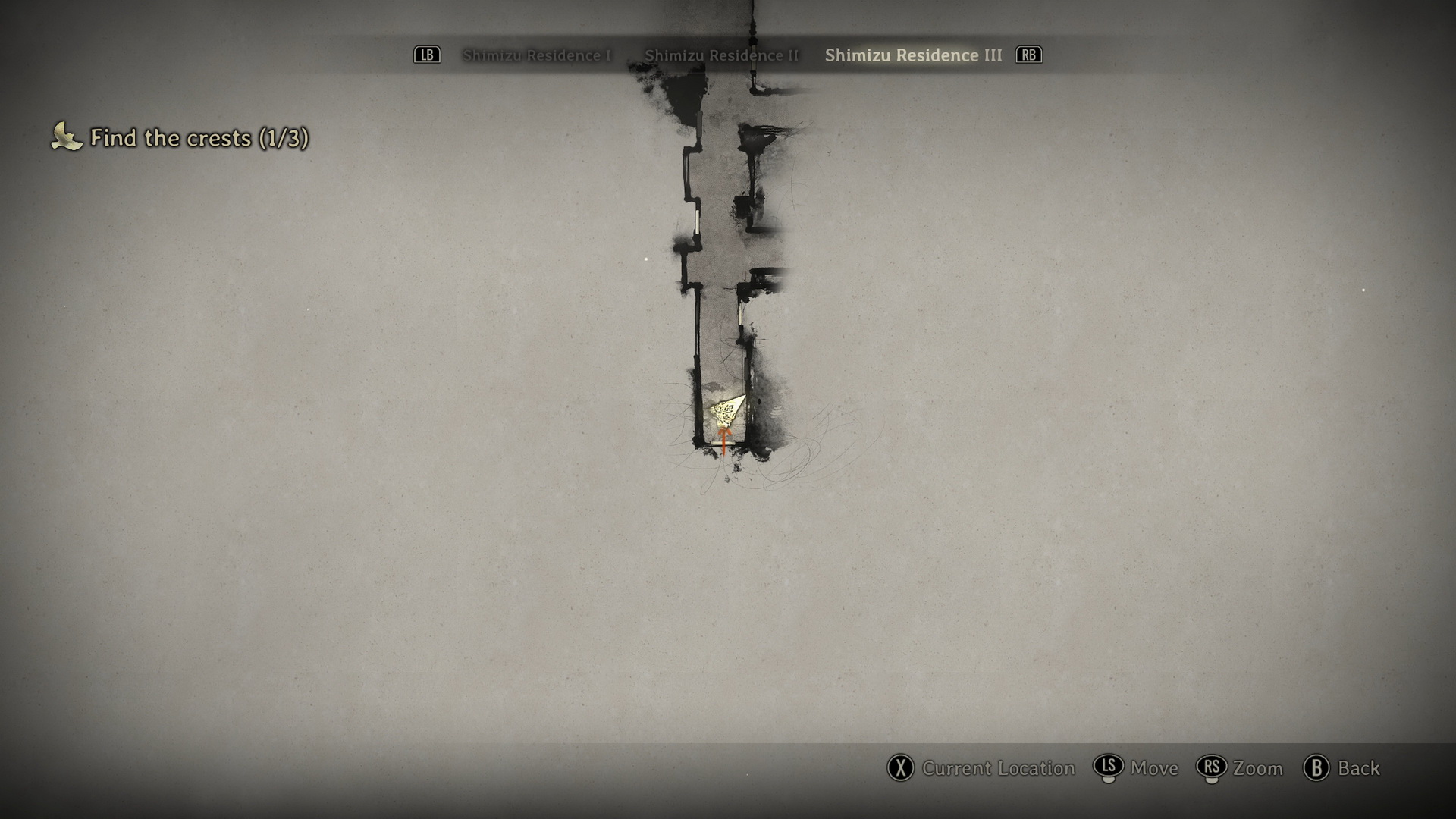The width and height of the screenshot is (1456, 819).
Task: Select the Shimizu Residence III tab
Action: [913, 55]
